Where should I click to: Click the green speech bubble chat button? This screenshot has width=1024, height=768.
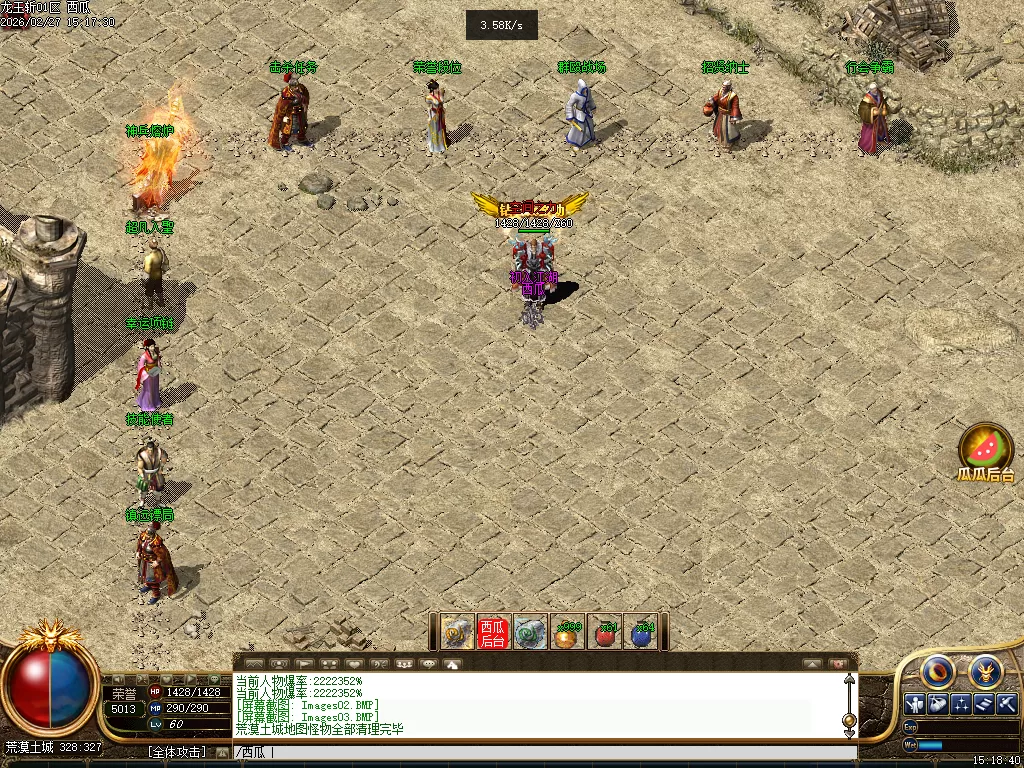coord(214,680)
